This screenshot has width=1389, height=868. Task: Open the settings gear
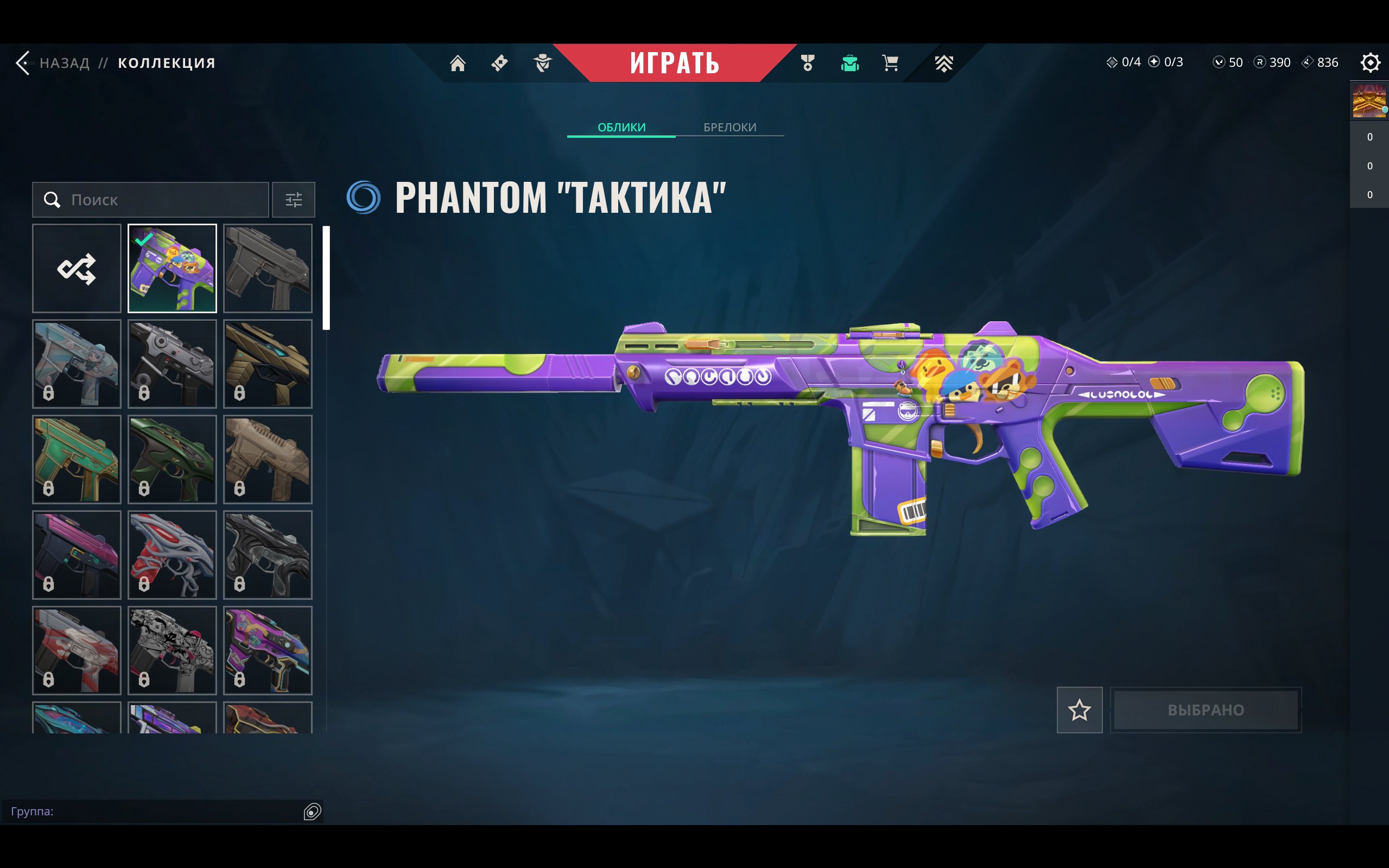pos(1369,62)
